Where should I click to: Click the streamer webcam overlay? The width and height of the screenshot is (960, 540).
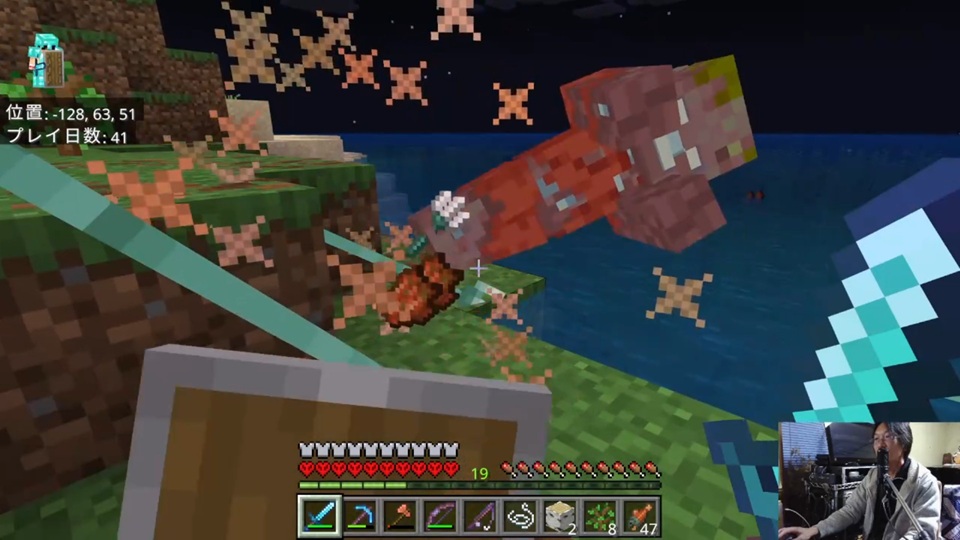click(x=868, y=480)
